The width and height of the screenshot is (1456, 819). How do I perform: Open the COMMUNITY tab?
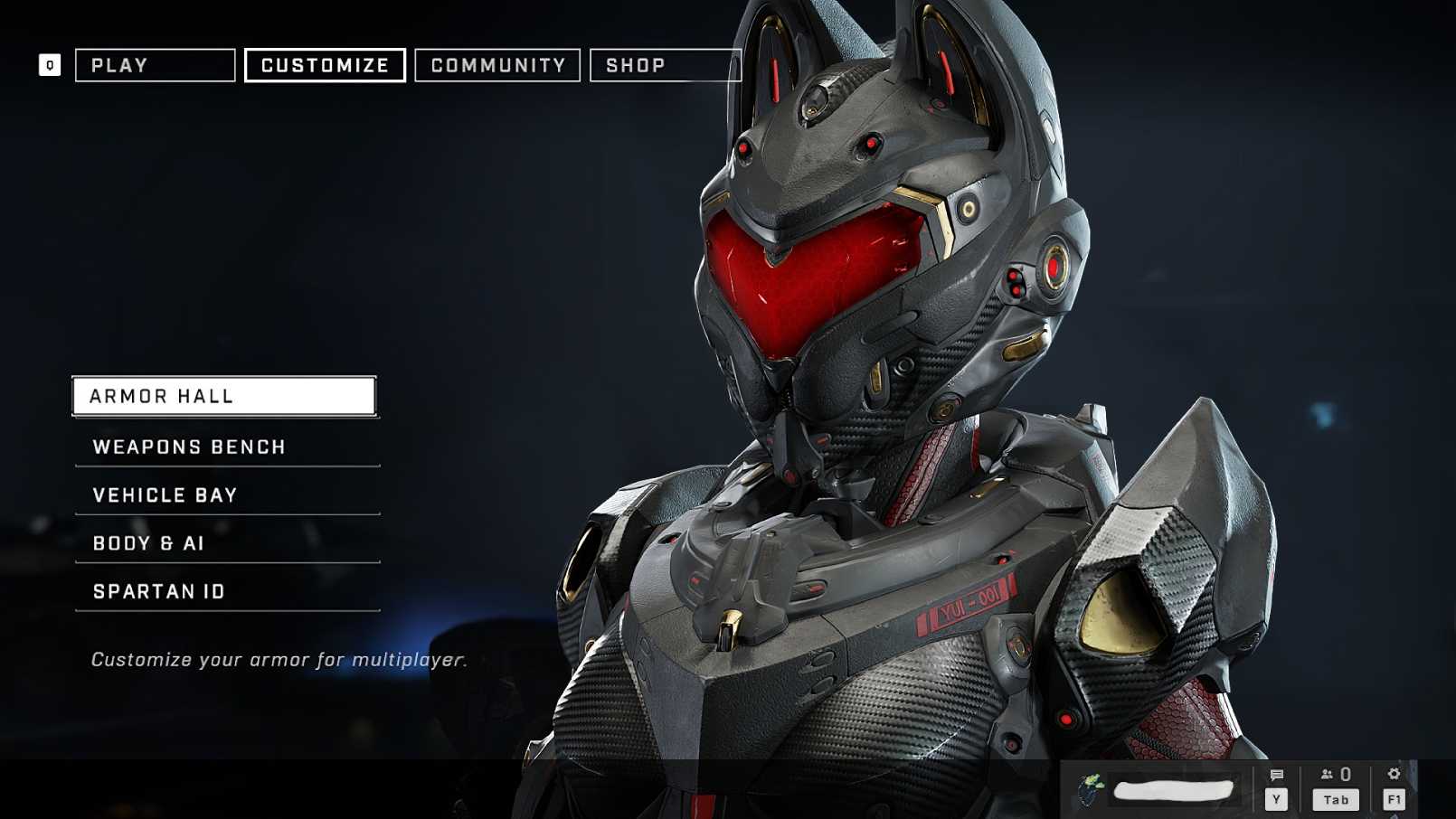click(x=496, y=64)
